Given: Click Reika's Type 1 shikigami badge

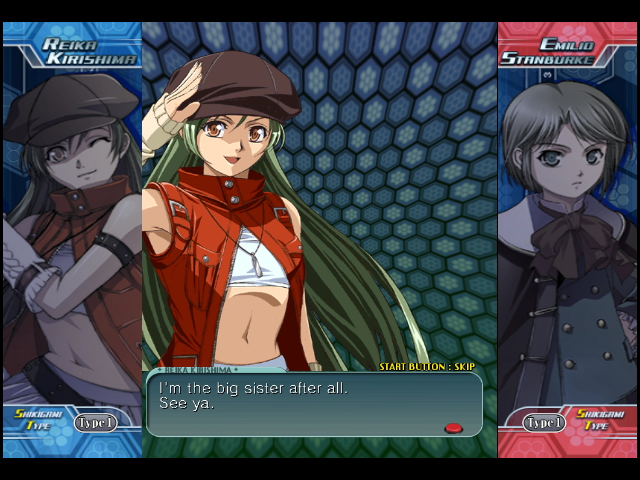Looking at the screenshot, I should point(95,423).
